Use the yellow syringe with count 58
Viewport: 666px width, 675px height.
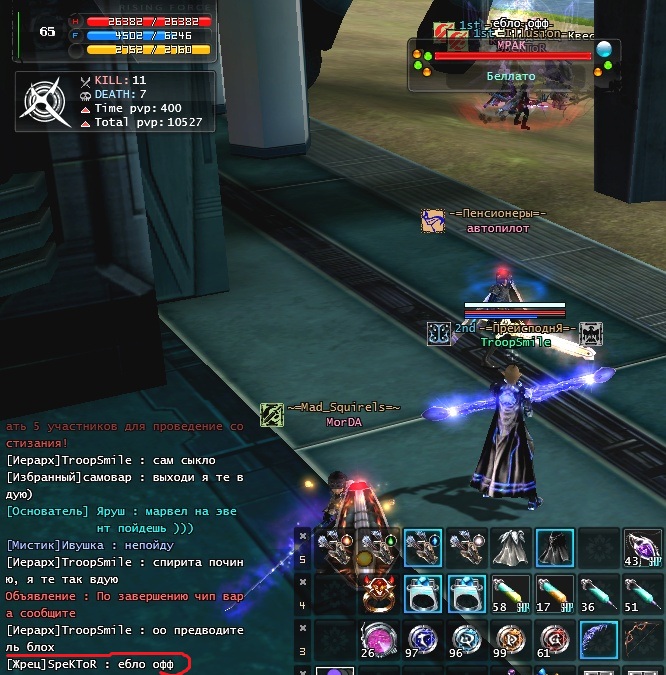510,593
